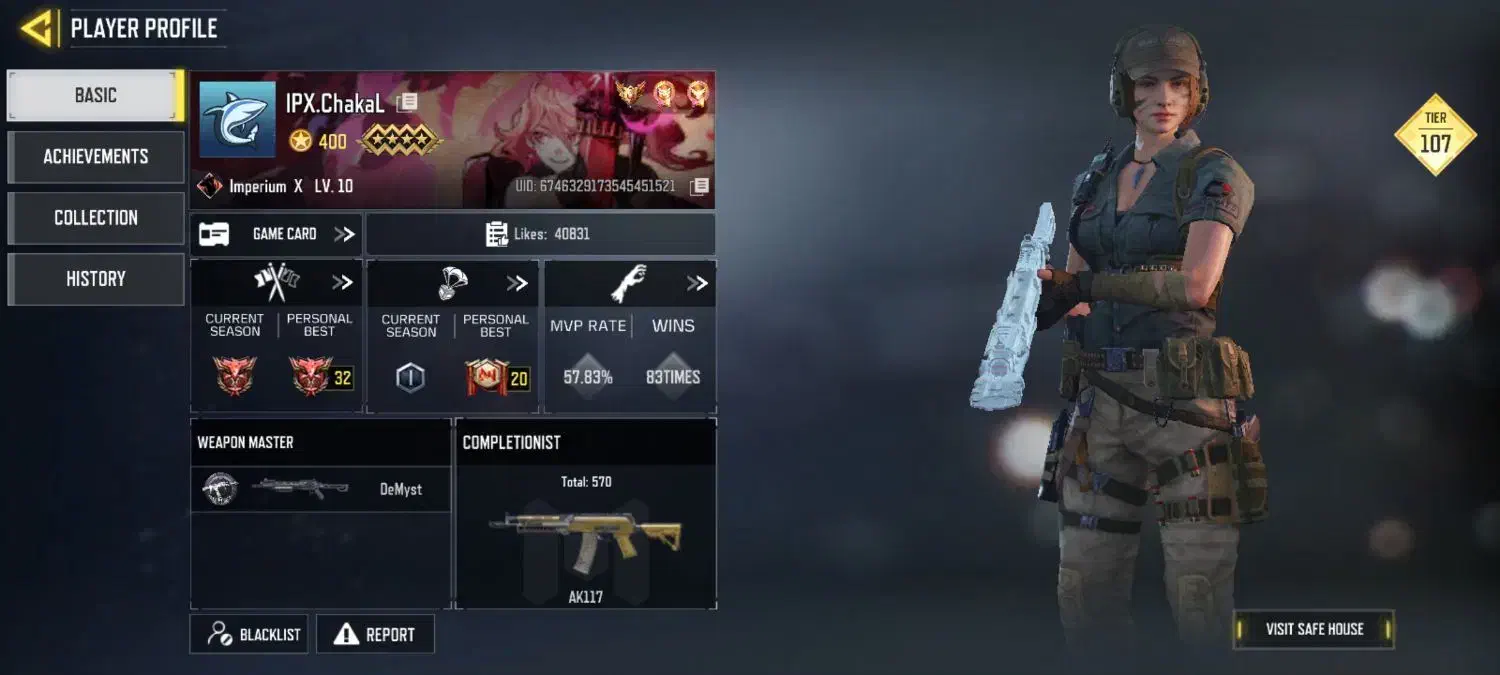Like this profile via Likes button
Screen dimensions: 1500x675
coord(540,234)
